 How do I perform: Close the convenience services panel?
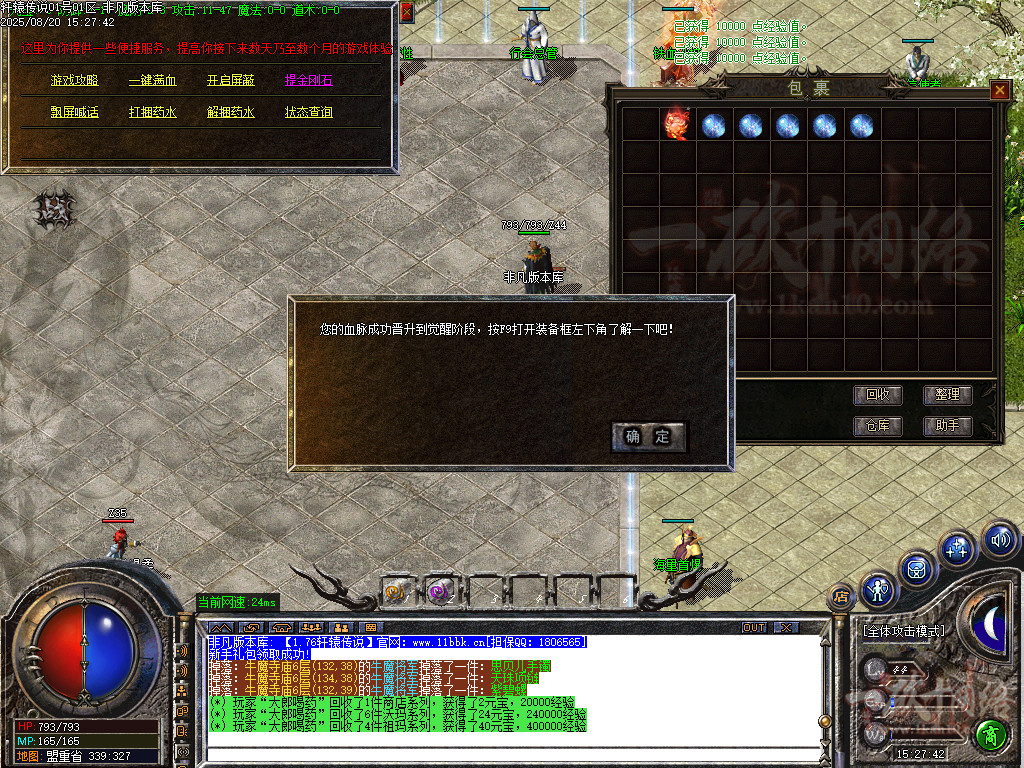[x=406, y=13]
